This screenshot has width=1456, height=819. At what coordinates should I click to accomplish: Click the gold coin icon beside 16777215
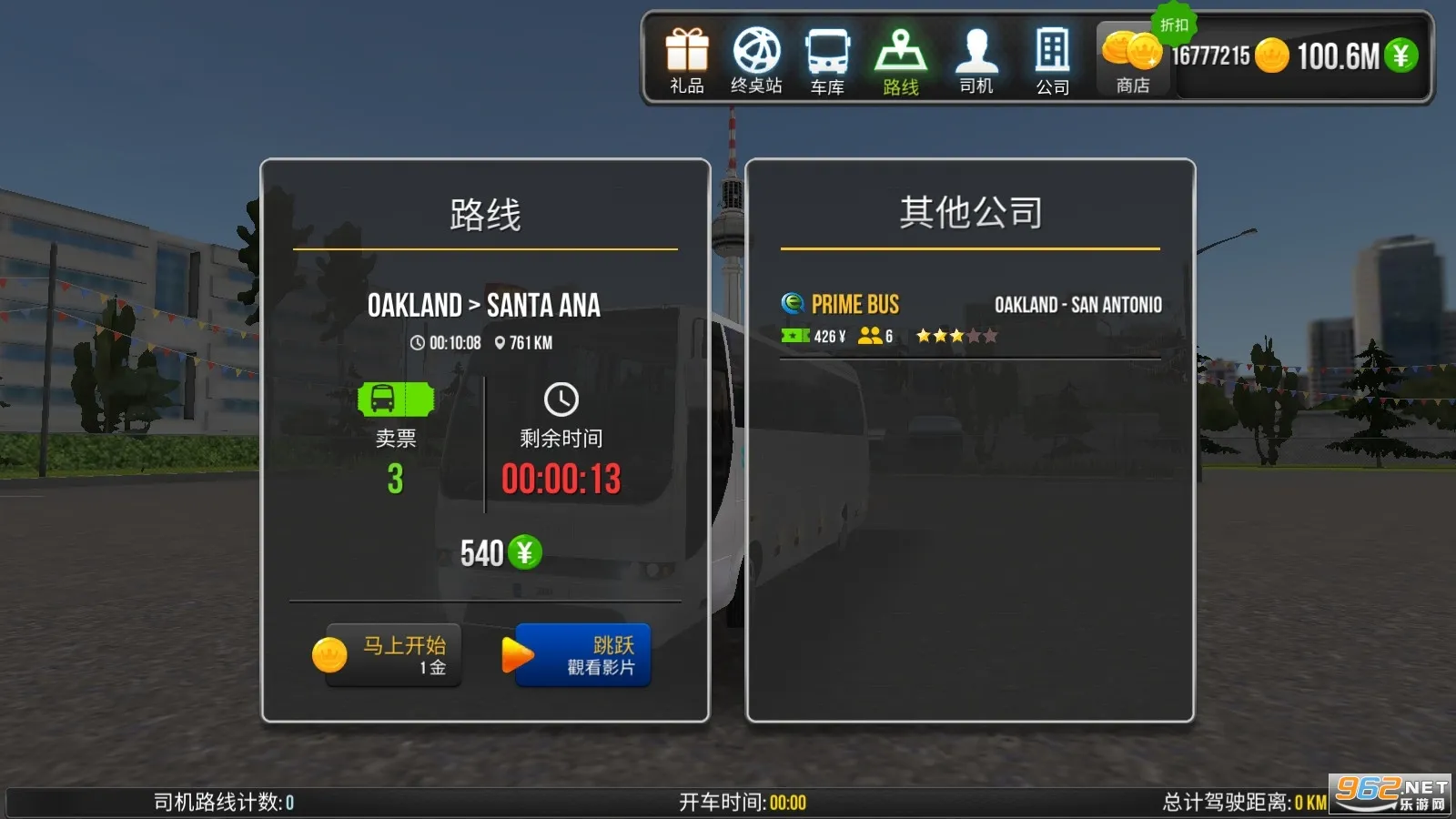pos(1271,56)
